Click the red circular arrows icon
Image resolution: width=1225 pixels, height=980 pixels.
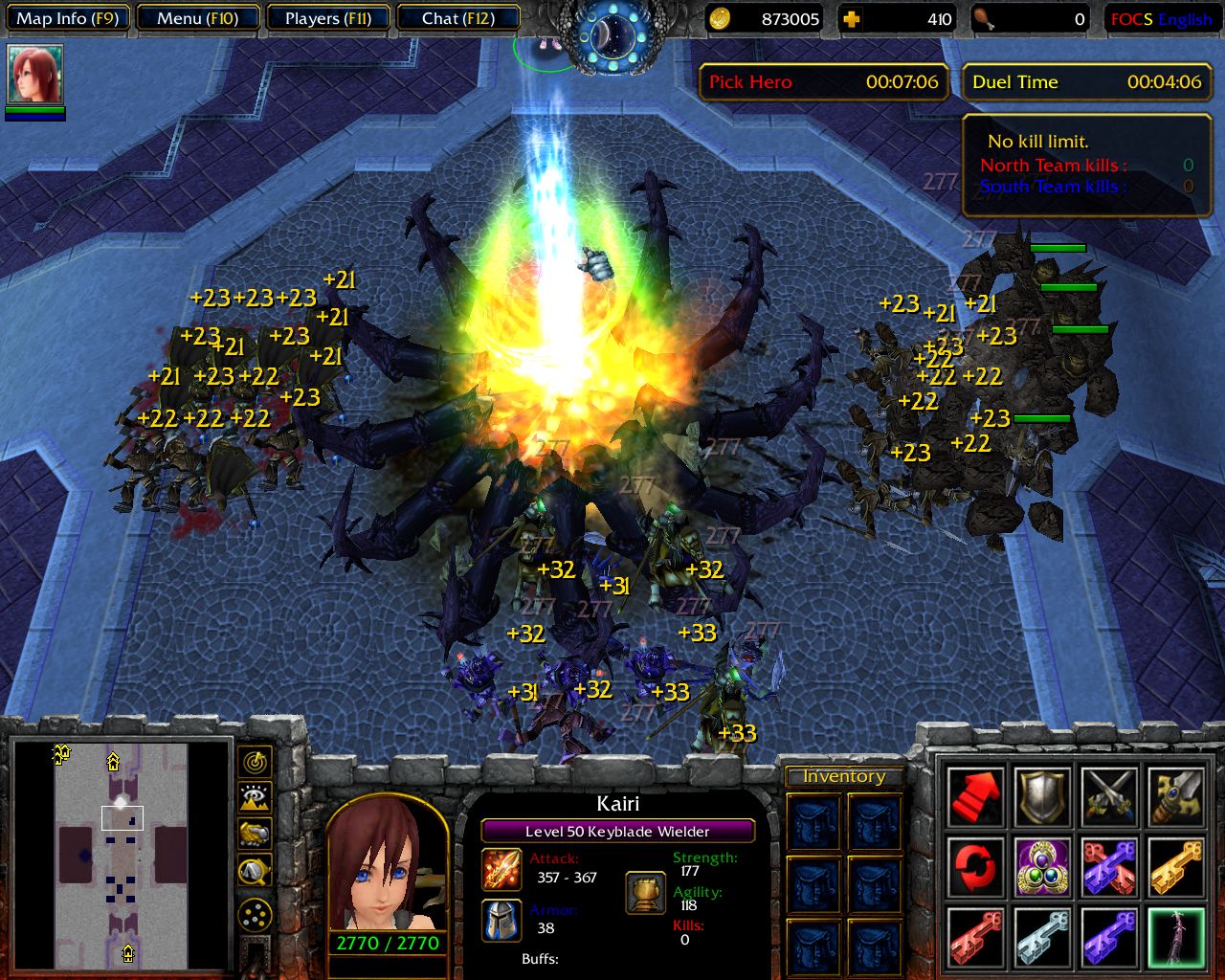click(x=975, y=867)
